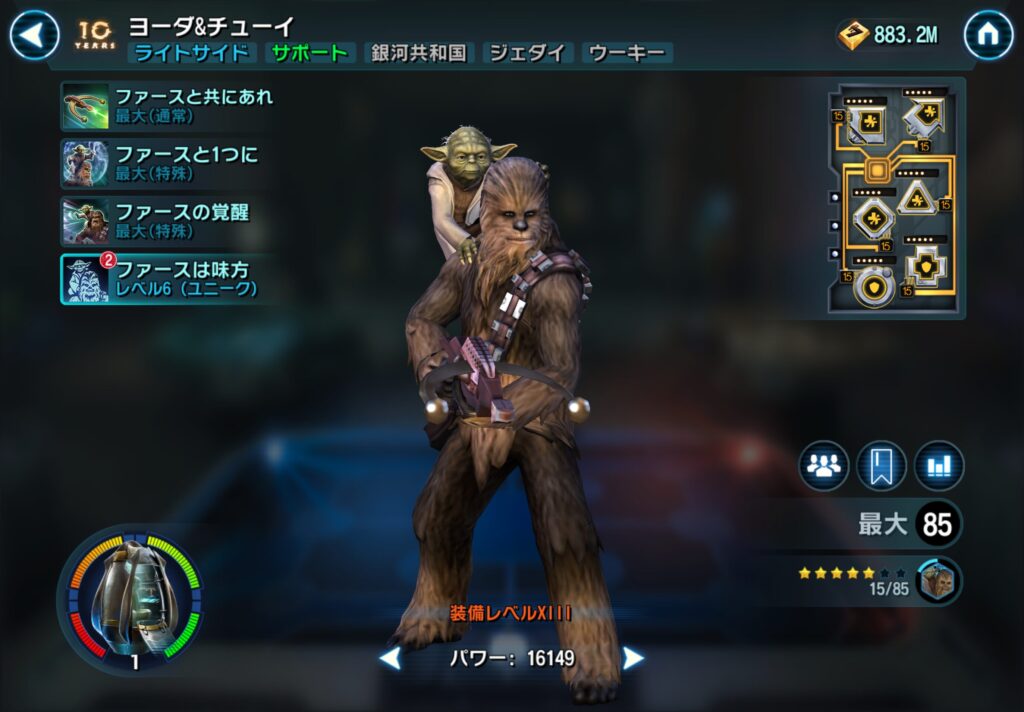Return to the home screen
The height and width of the screenshot is (712, 1024).
(988, 35)
